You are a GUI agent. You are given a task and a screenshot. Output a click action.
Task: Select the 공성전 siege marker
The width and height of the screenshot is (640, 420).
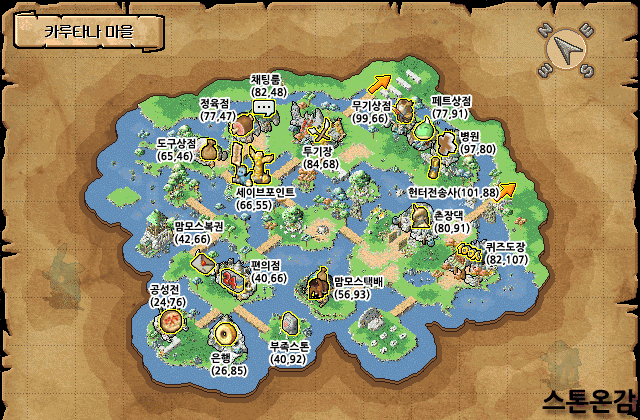click(171, 321)
